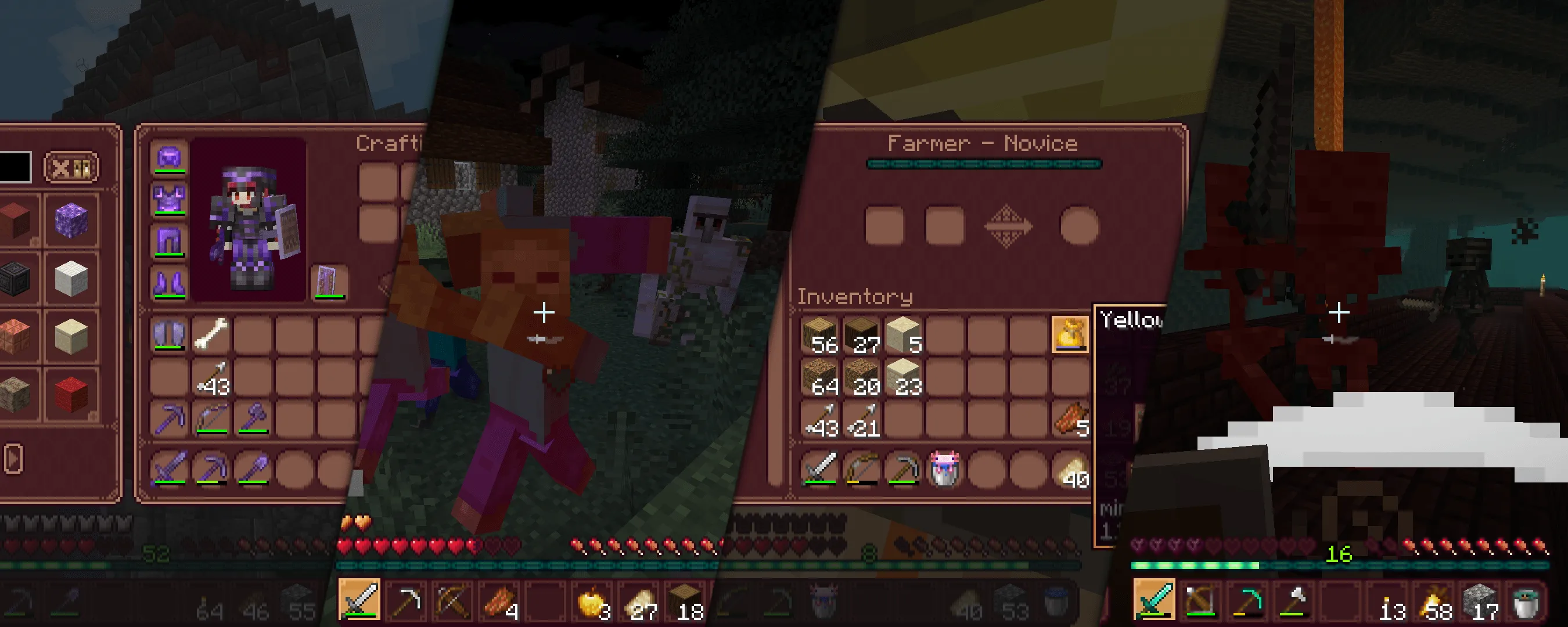Click the amethyst block in the creative palette
This screenshot has width=1568, height=627.
[x=71, y=221]
